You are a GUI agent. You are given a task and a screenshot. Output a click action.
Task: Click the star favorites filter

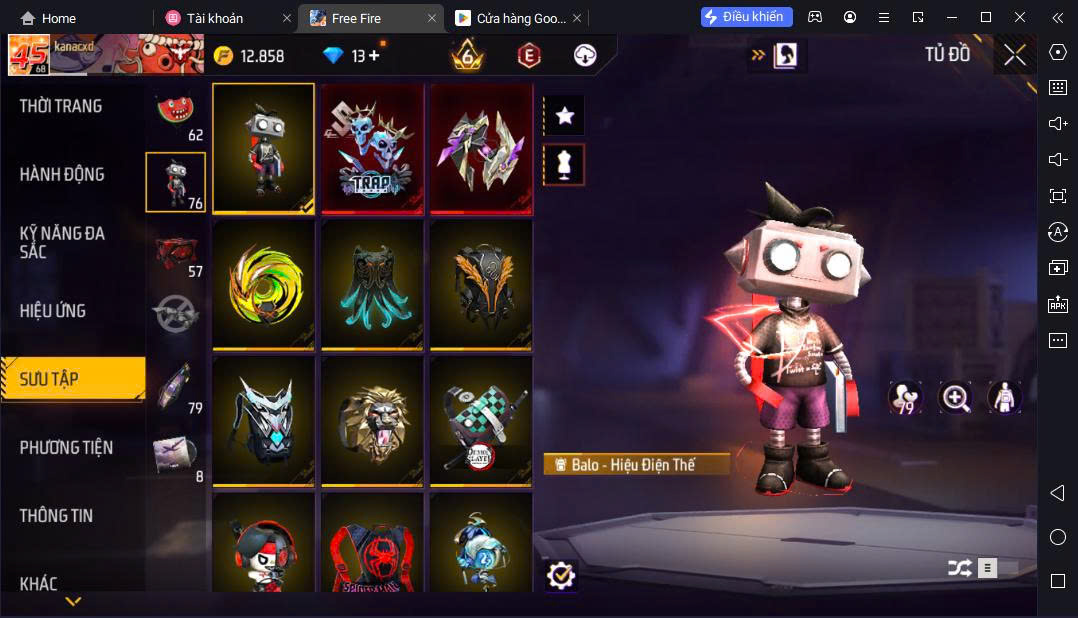coord(564,116)
